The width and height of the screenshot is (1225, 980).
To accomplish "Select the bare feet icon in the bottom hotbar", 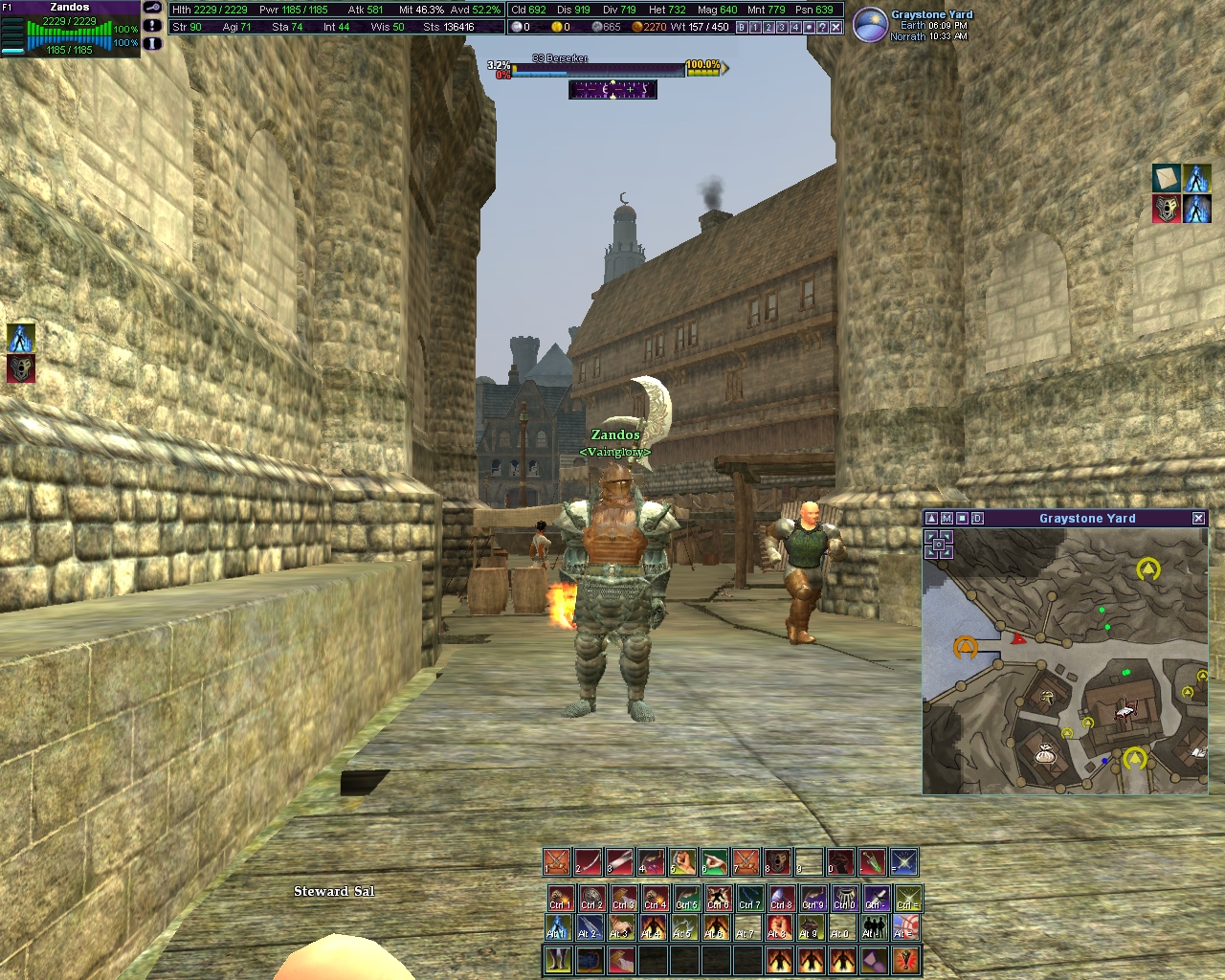I will (x=557, y=959).
